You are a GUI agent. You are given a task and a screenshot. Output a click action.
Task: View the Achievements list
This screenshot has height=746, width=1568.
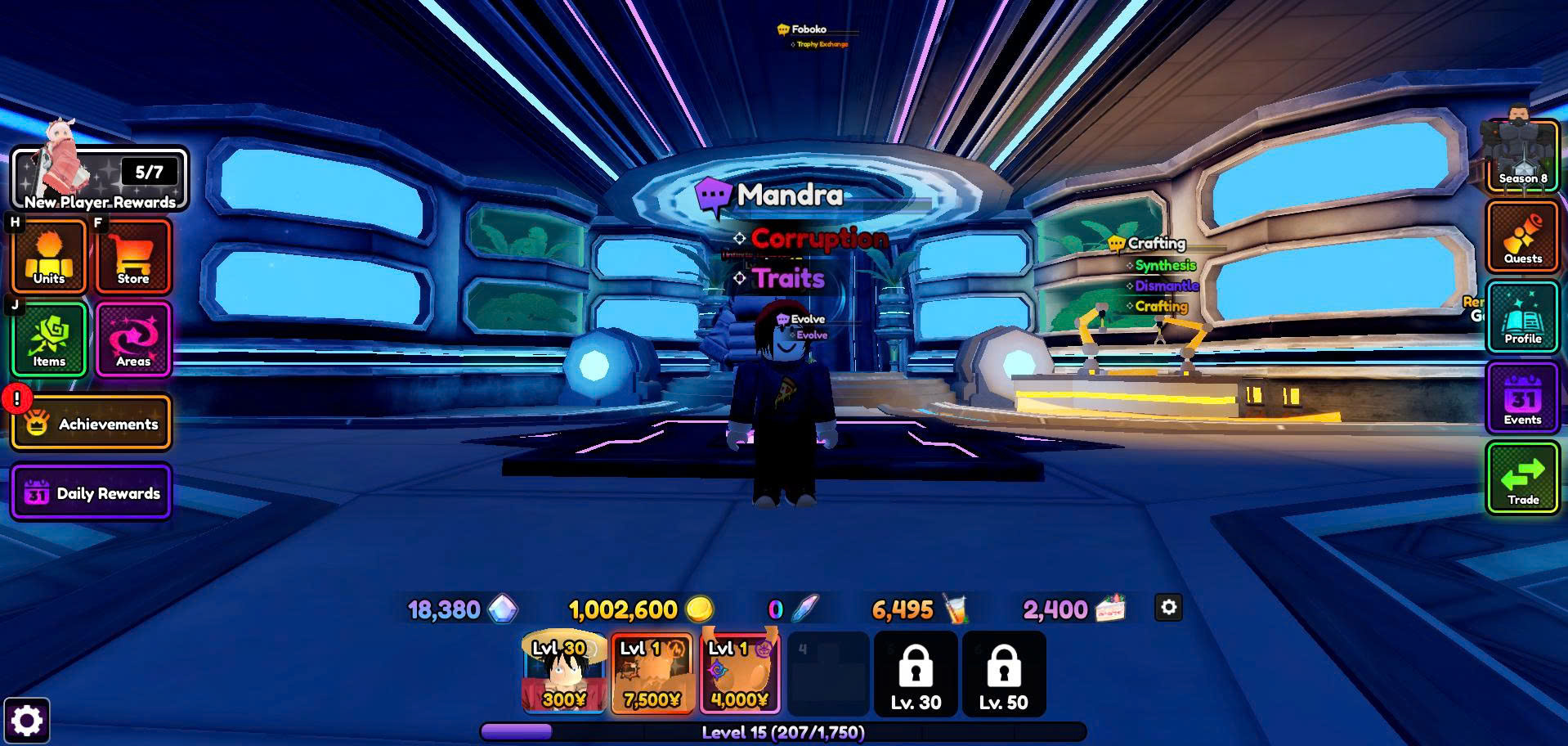point(91,423)
